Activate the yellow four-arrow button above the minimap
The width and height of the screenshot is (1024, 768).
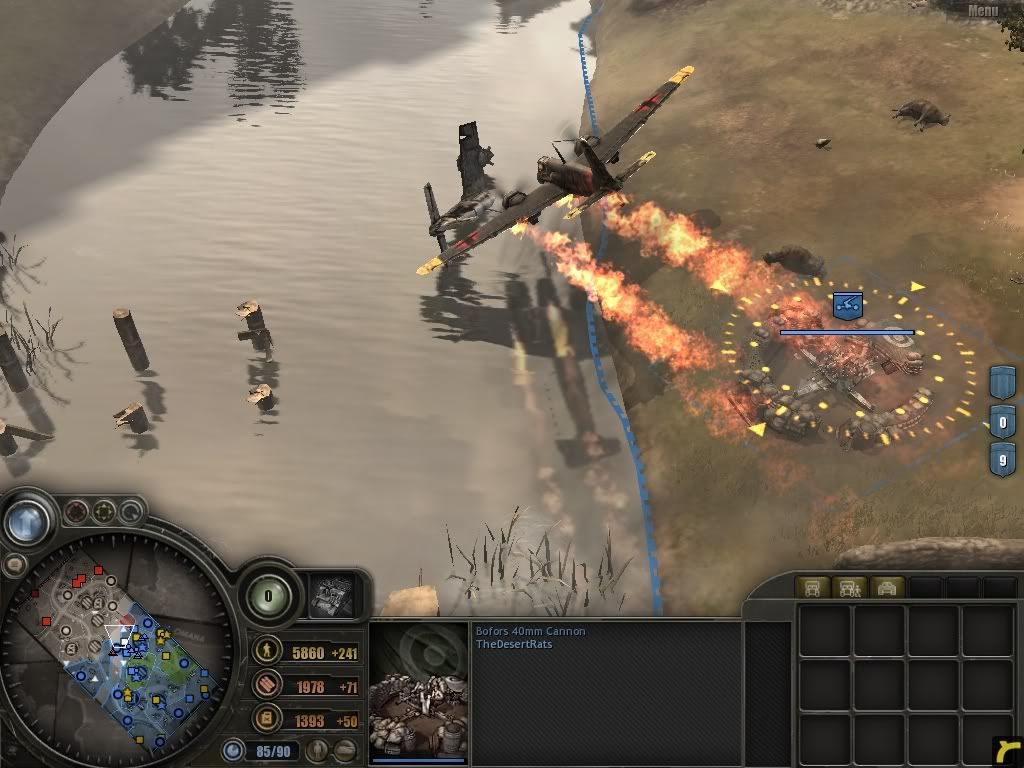(x=104, y=513)
